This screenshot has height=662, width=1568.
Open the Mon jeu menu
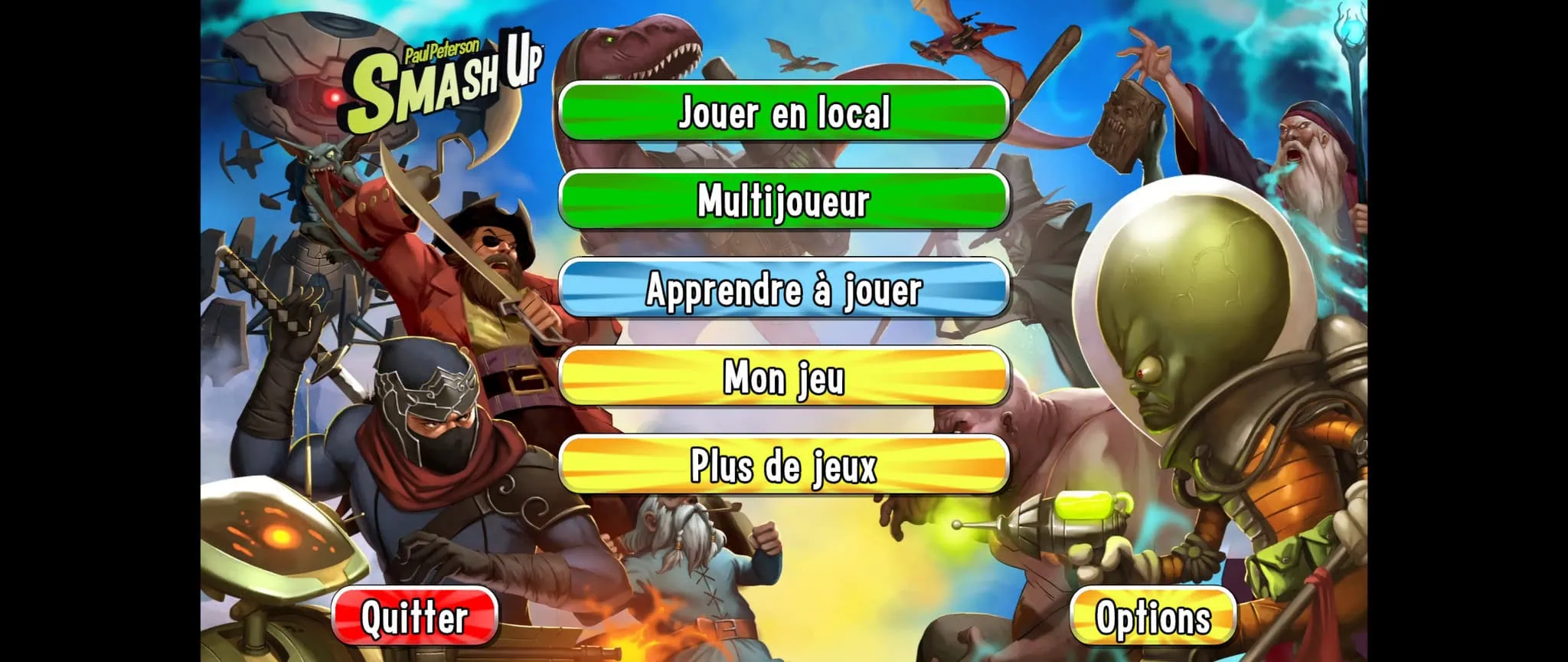[x=783, y=377]
